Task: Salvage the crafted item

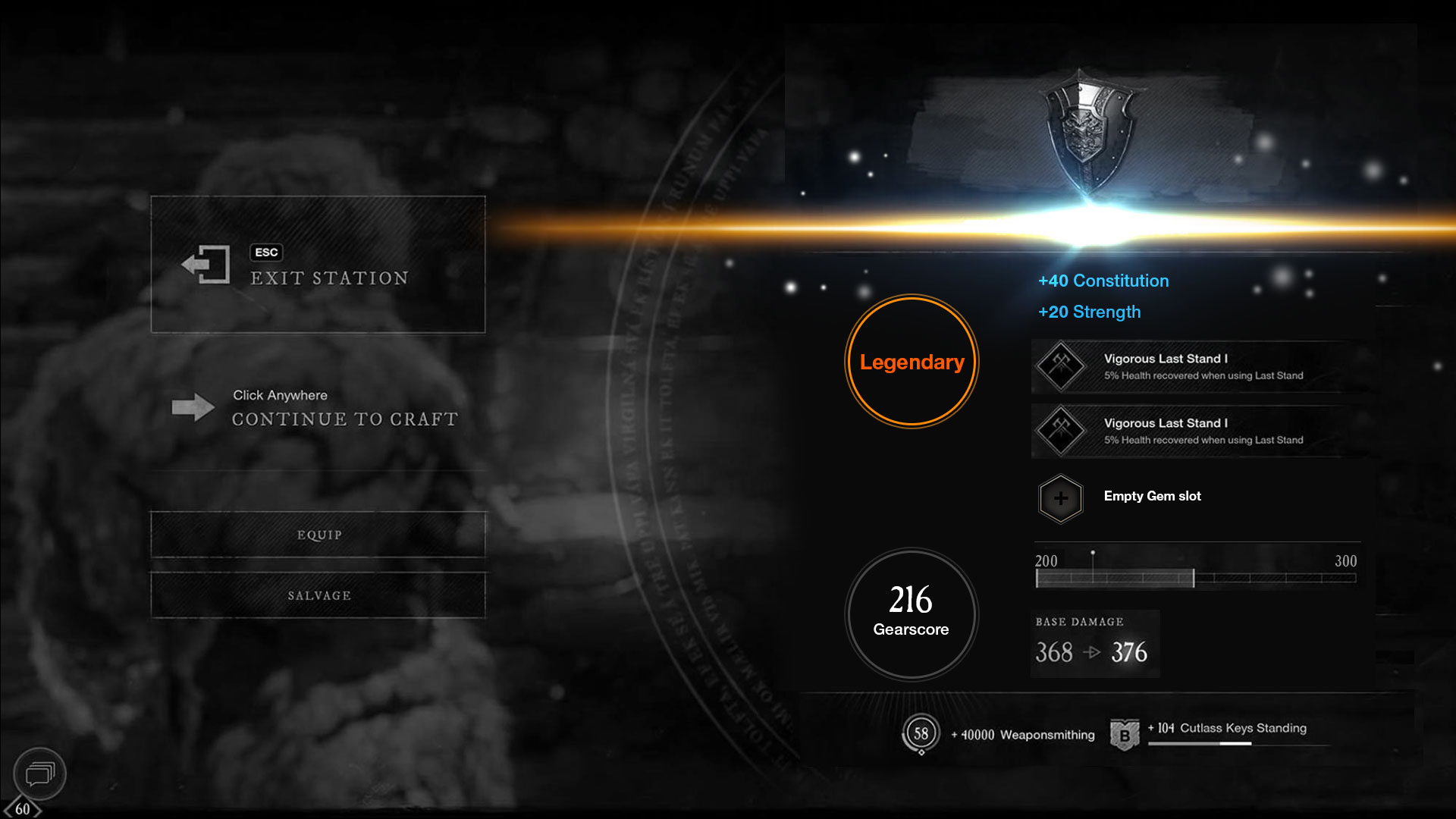Action: pyautogui.click(x=318, y=595)
